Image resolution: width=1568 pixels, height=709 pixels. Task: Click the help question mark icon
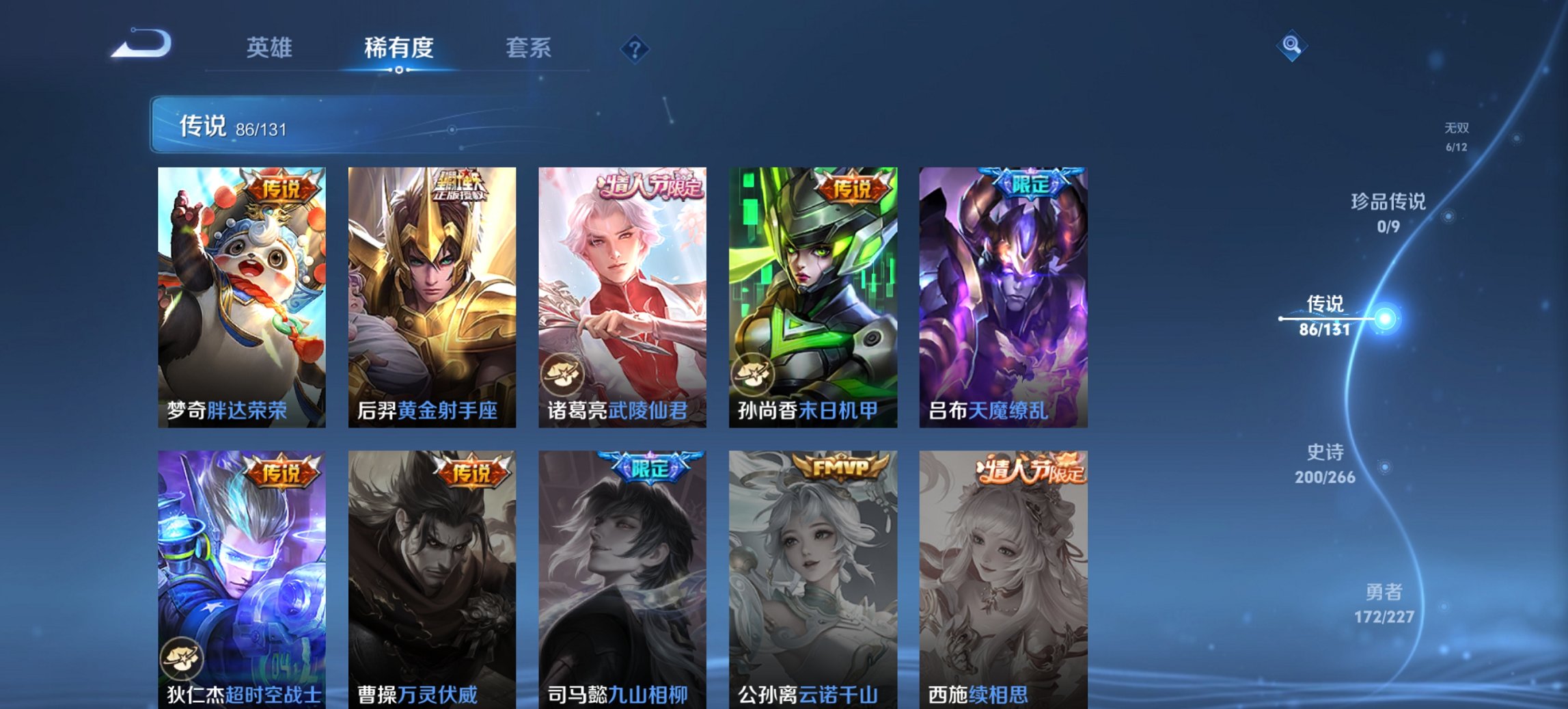pyautogui.click(x=634, y=48)
